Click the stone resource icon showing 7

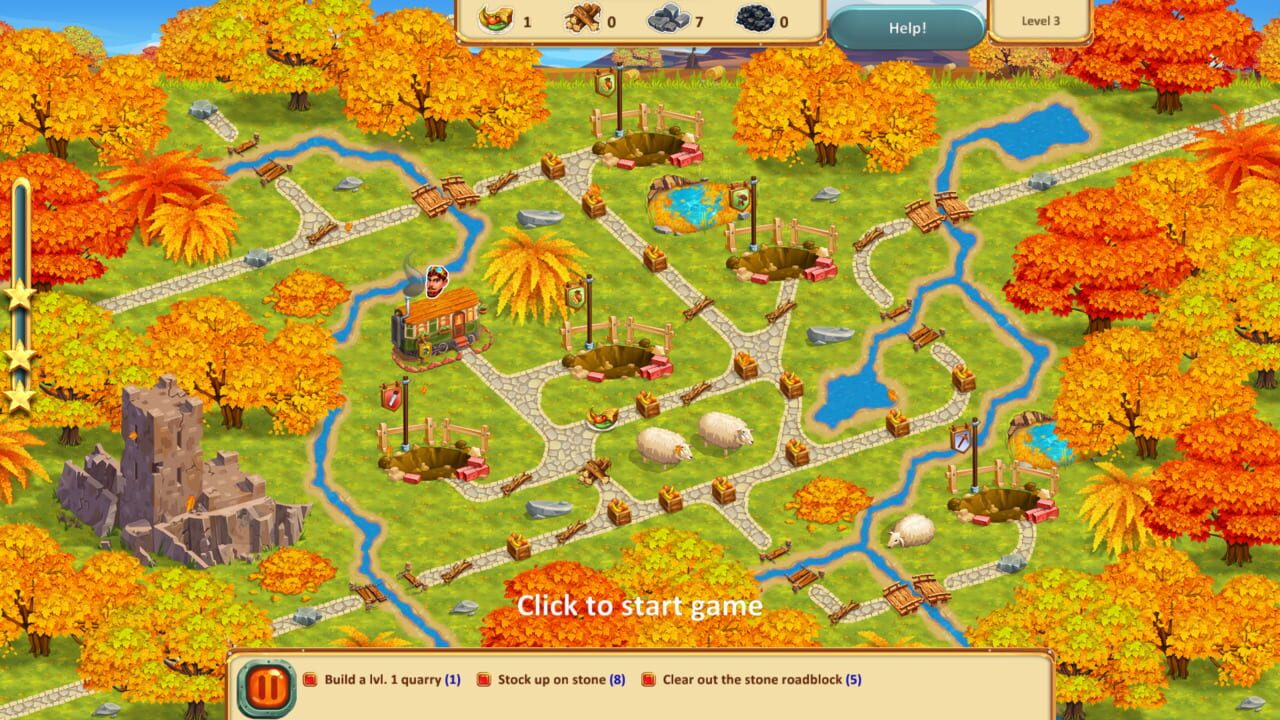(670, 18)
